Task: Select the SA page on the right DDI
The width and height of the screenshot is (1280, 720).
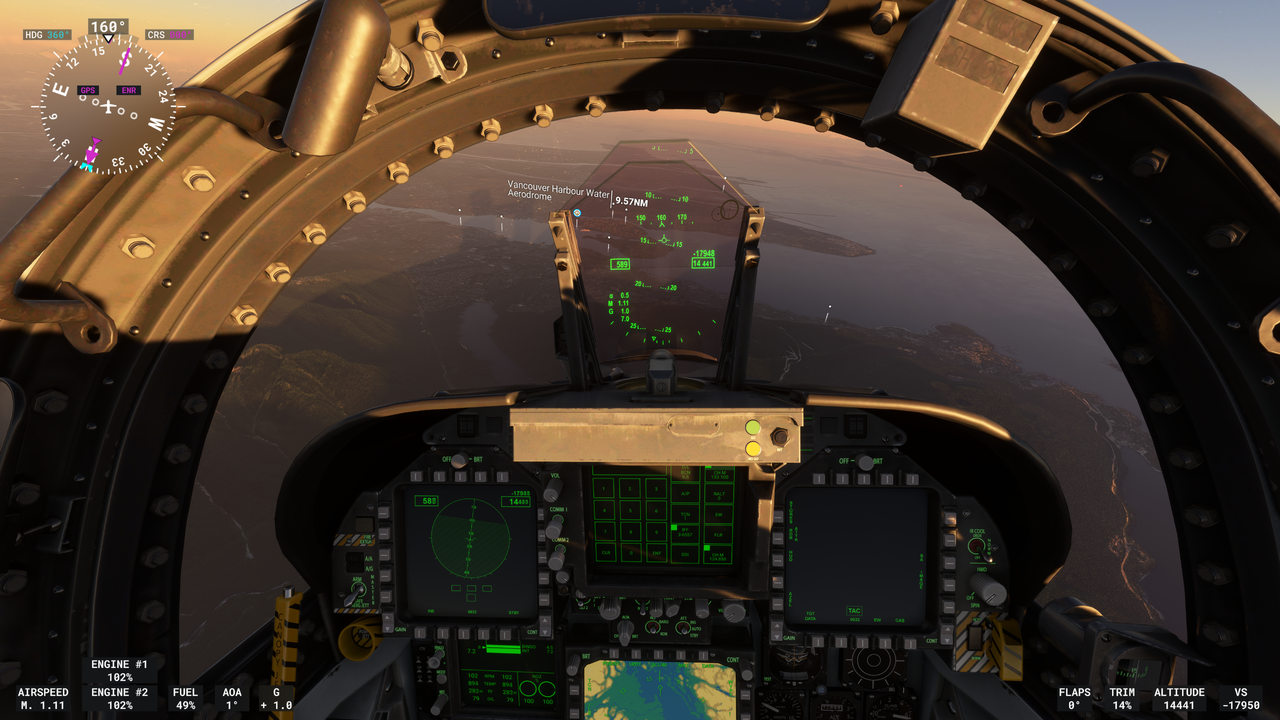Action: pos(948,560)
